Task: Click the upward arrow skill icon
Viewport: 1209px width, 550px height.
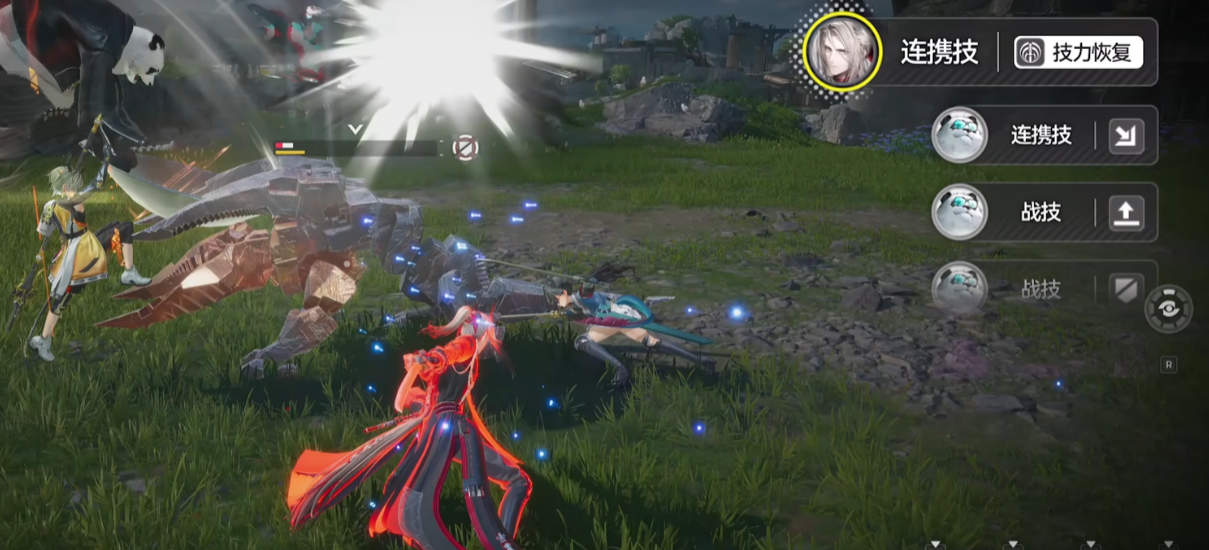Action: pos(1126,212)
